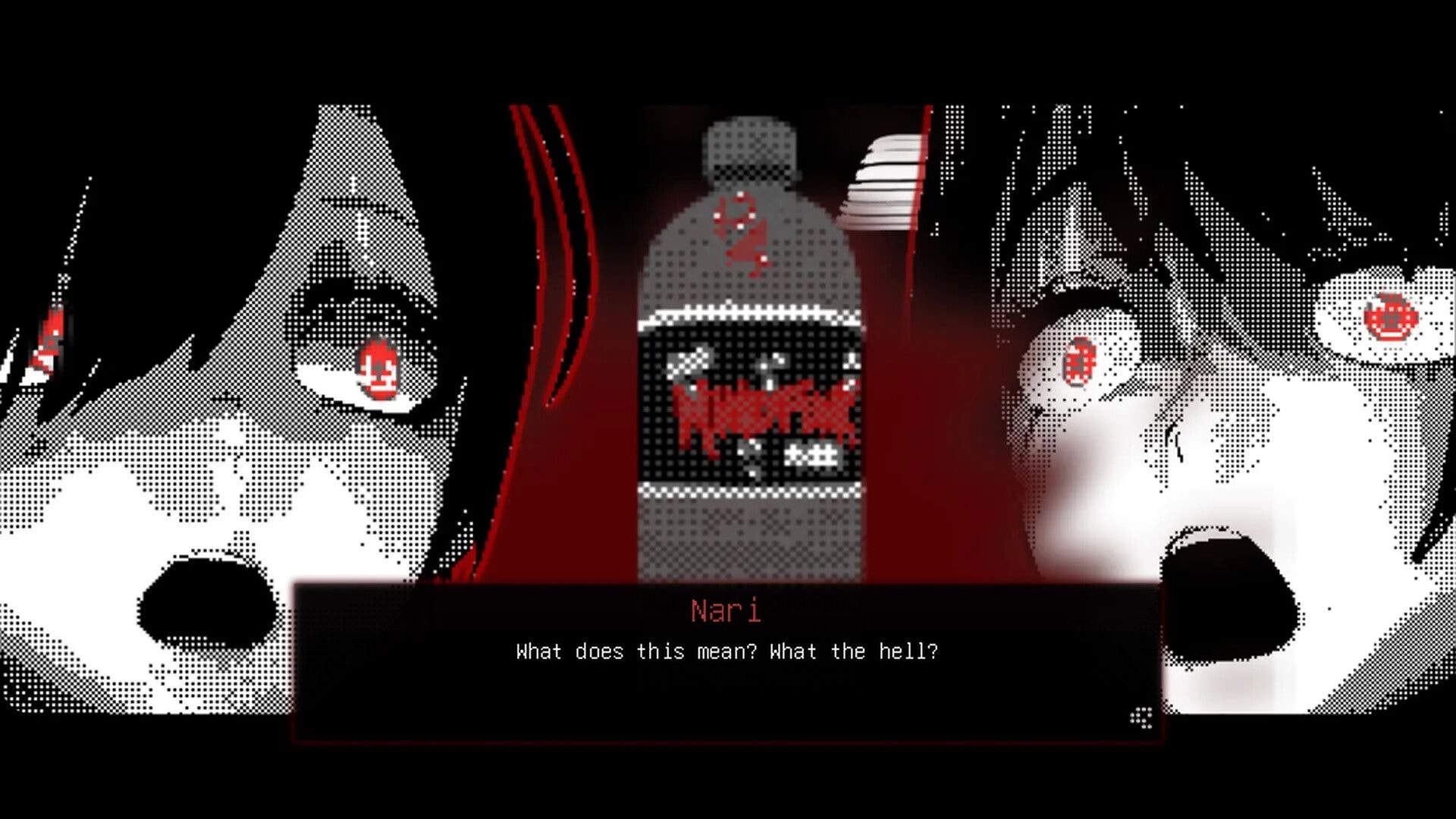Click the dialogue line 'What does this mean?'
Screen dimensions: 1456x819
click(x=637, y=651)
